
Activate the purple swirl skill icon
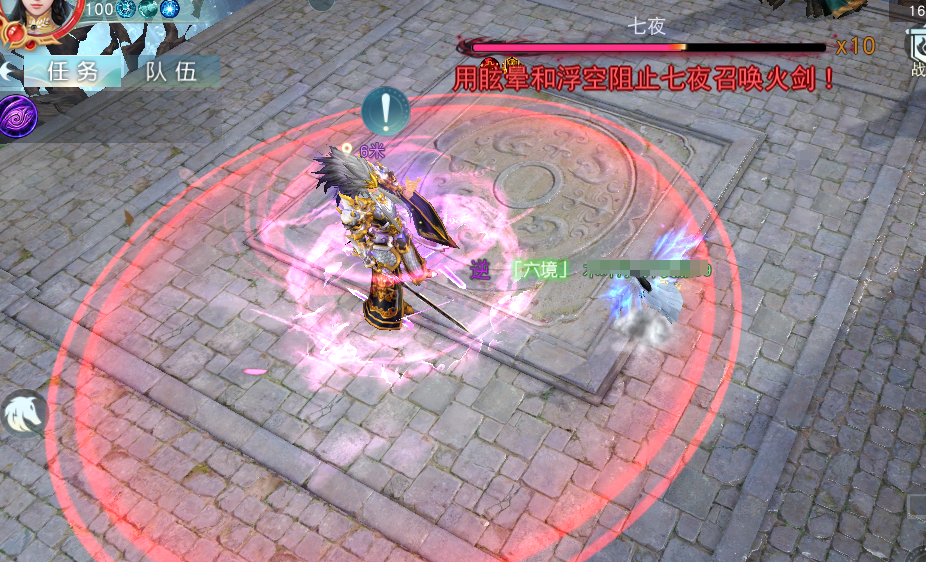pyautogui.click(x=17, y=117)
